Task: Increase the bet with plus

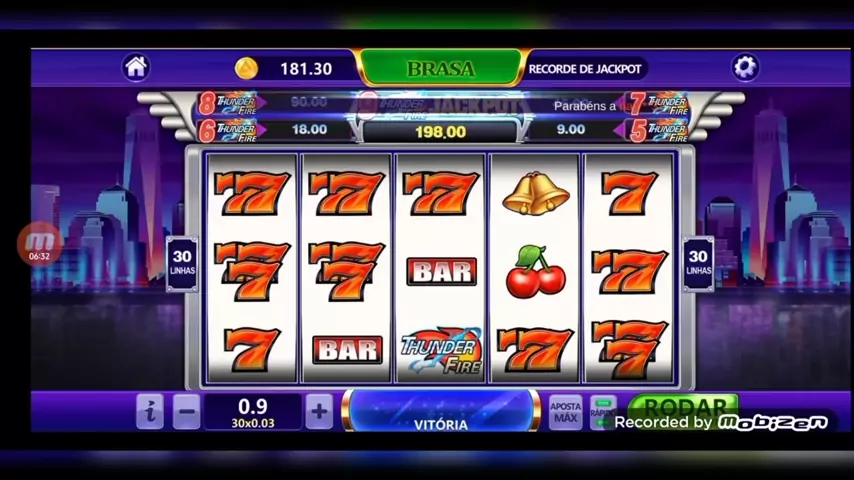Action: pyautogui.click(x=318, y=411)
